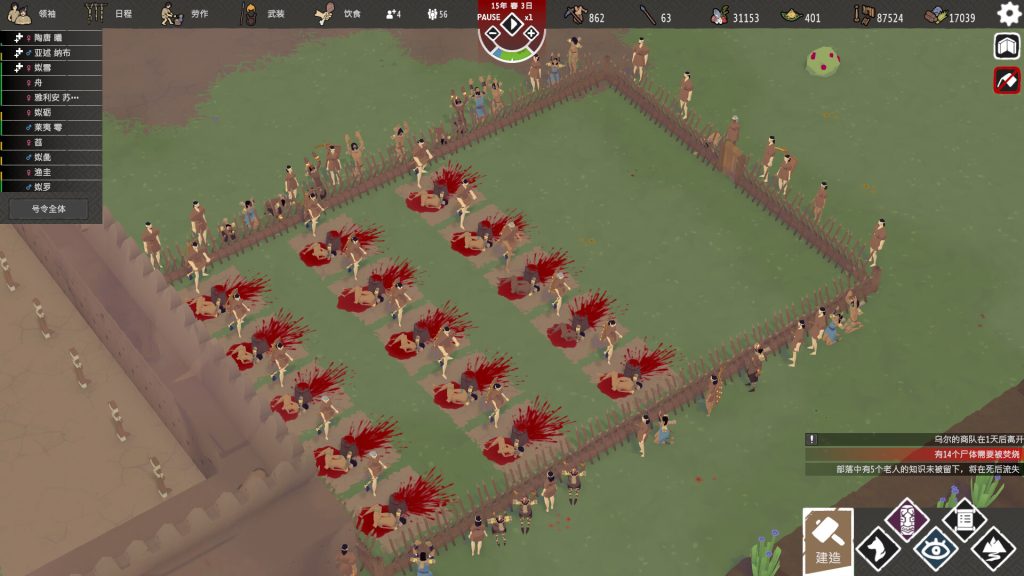Toggle pause with the central play button
This screenshot has width=1024, height=576.
pos(511,26)
